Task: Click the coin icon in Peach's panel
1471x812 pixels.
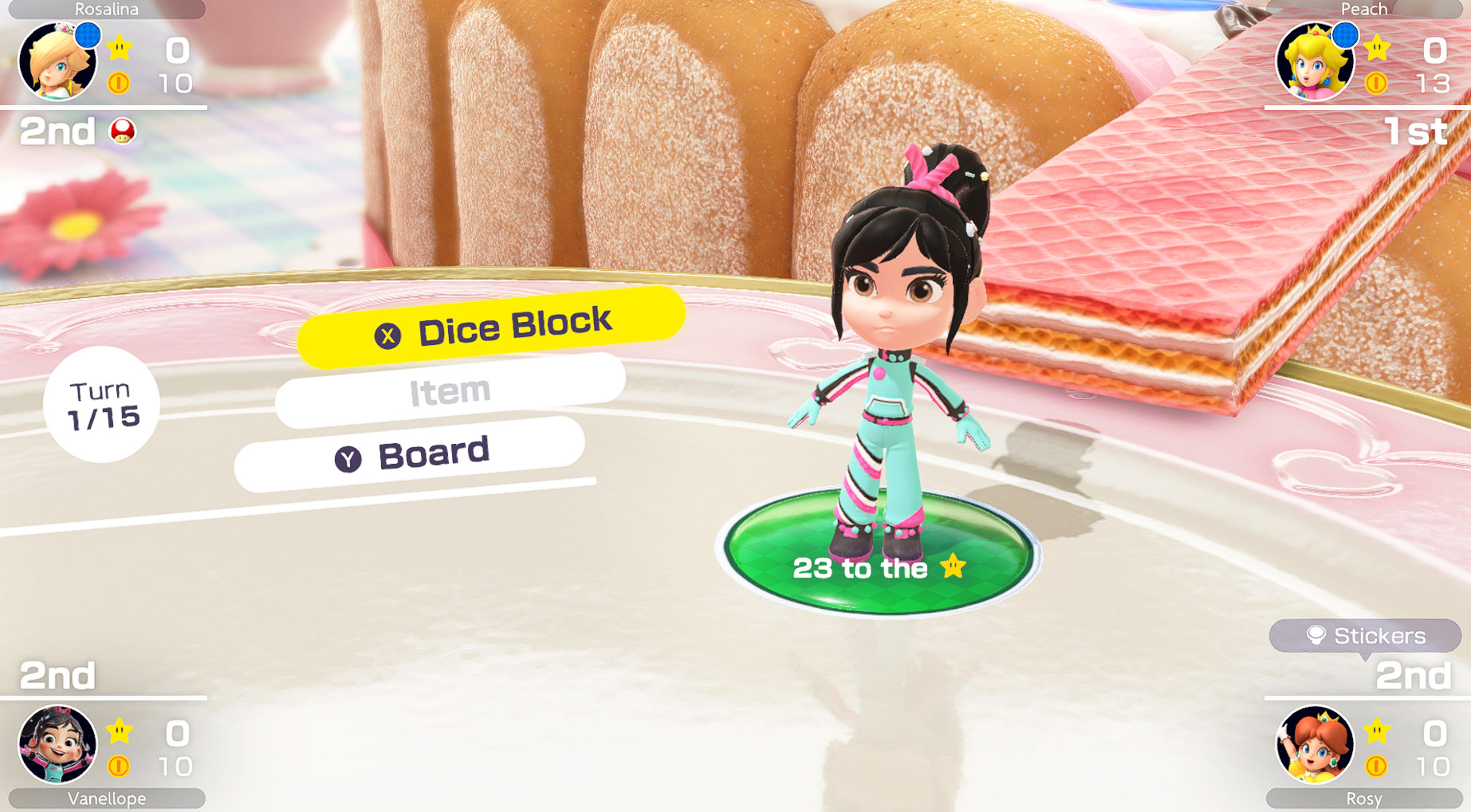Action: [1376, 83]
